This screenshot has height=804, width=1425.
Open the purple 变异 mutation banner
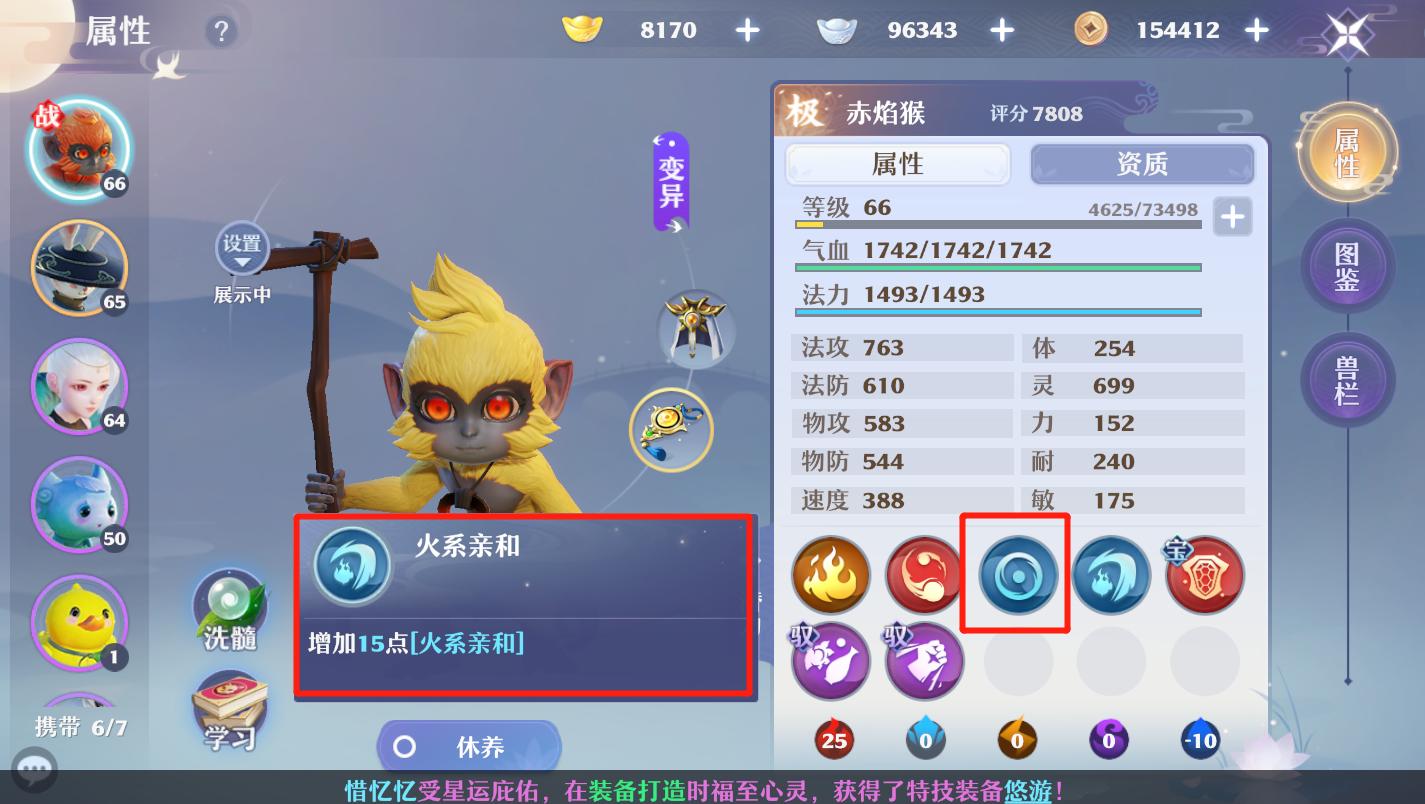pyautogui.click(x=670, y=180)
